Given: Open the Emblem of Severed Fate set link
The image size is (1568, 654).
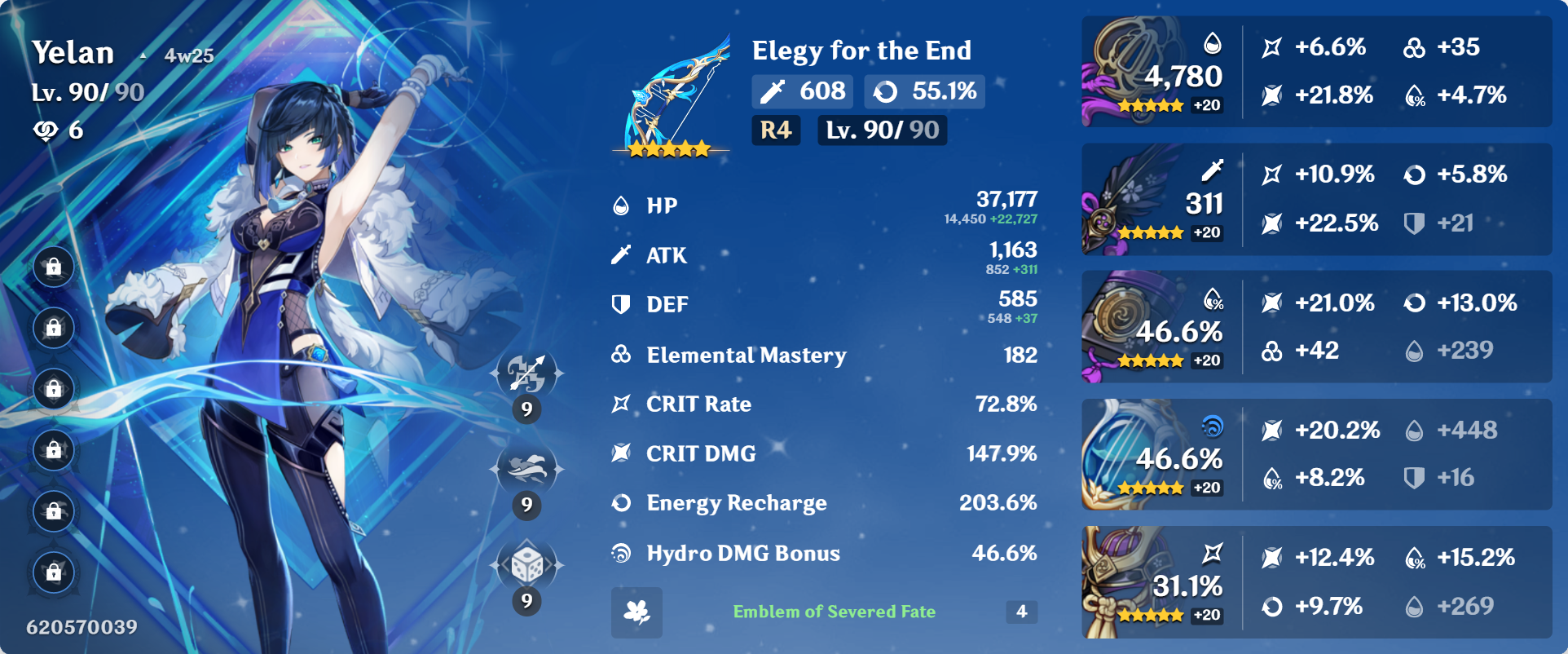Looking at the screenshot, I should [x=835, y=612].
